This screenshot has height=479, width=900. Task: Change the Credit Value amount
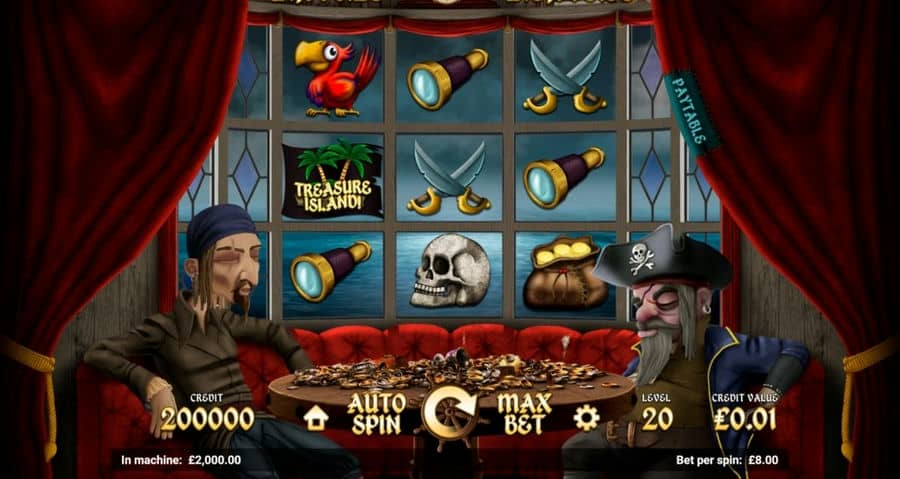coord(742,418)
